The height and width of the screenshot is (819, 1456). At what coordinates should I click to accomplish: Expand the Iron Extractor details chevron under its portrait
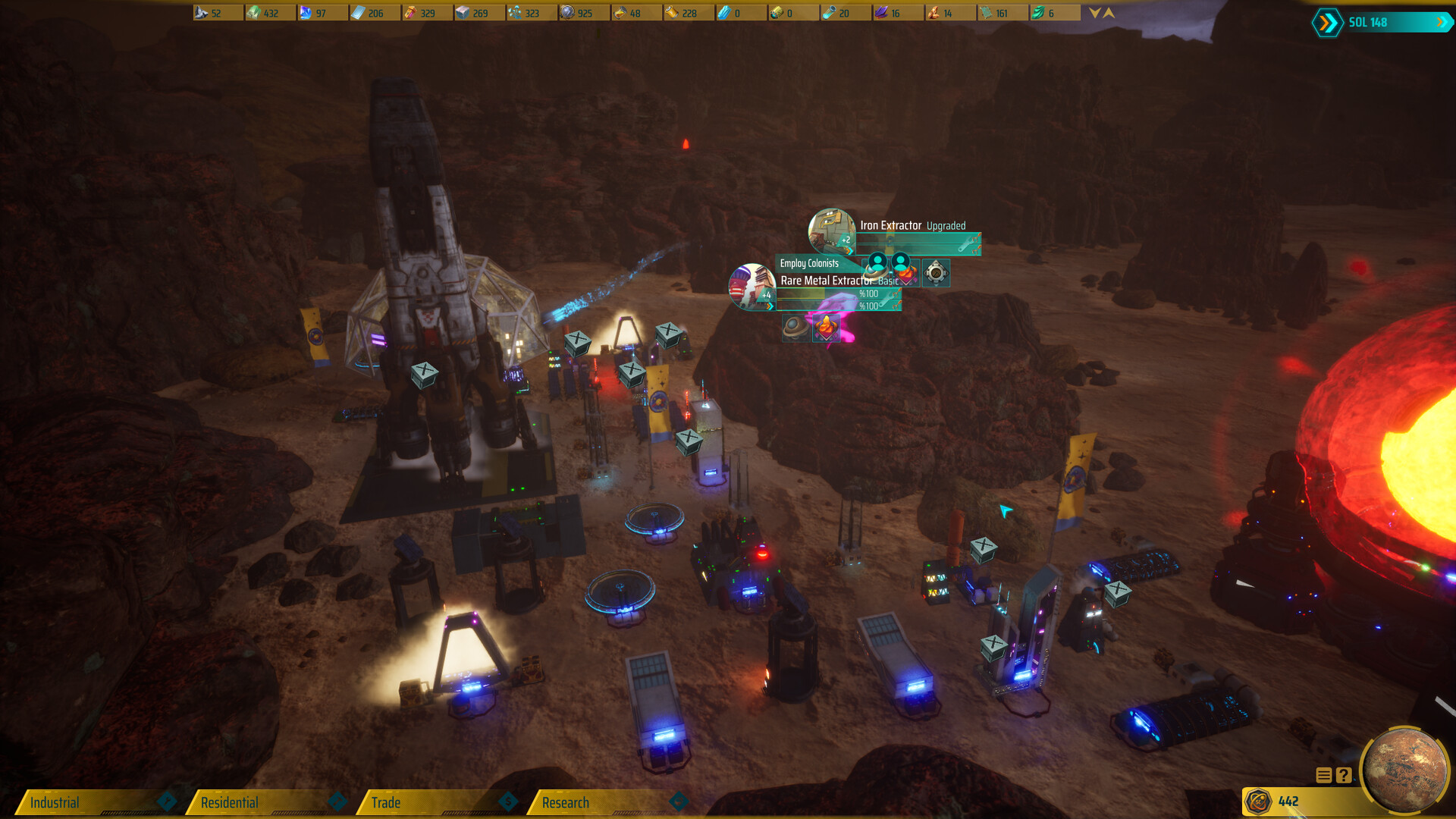pos(849,250)
